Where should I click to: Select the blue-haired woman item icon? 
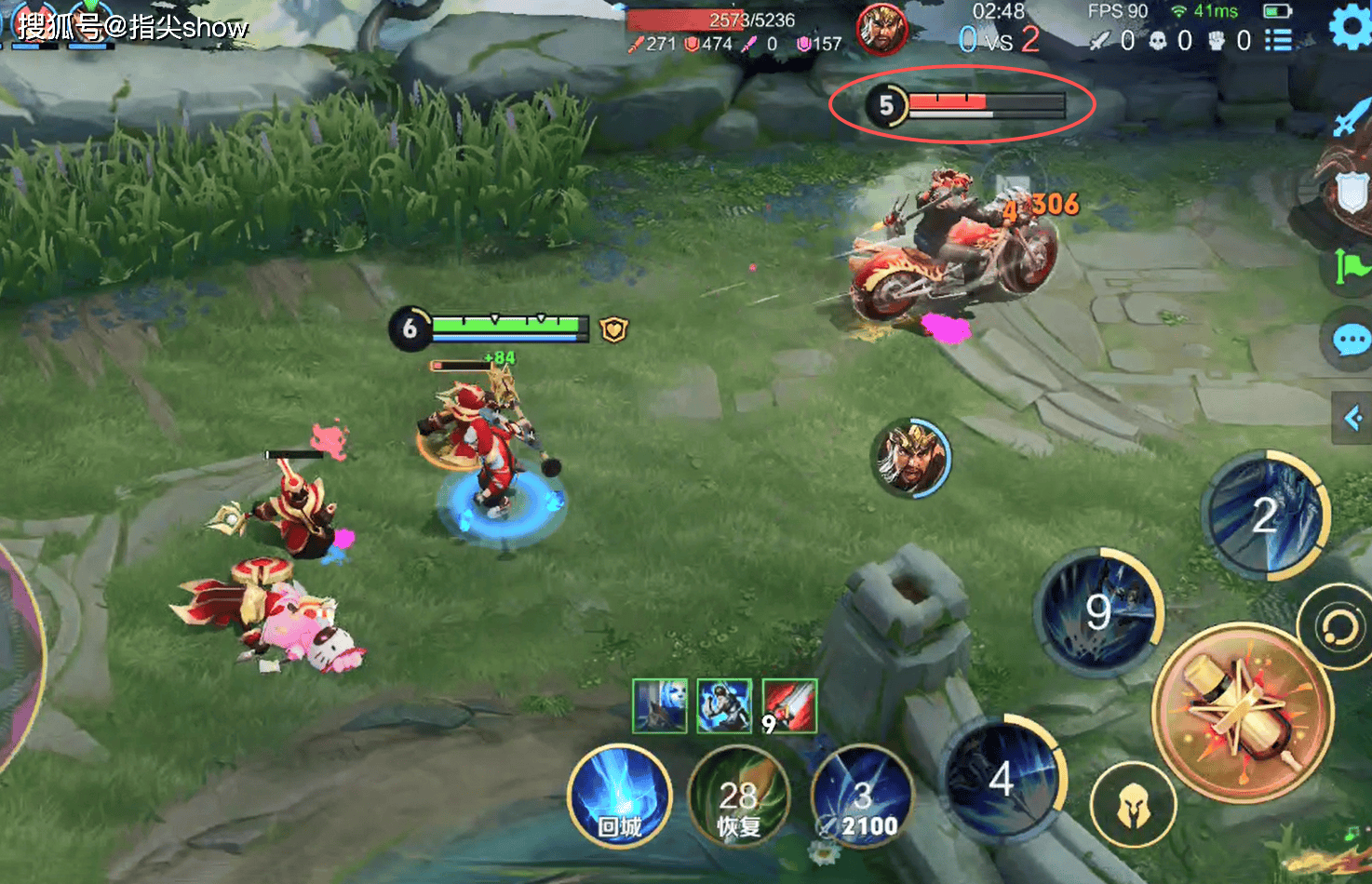(x=660, y=706)
